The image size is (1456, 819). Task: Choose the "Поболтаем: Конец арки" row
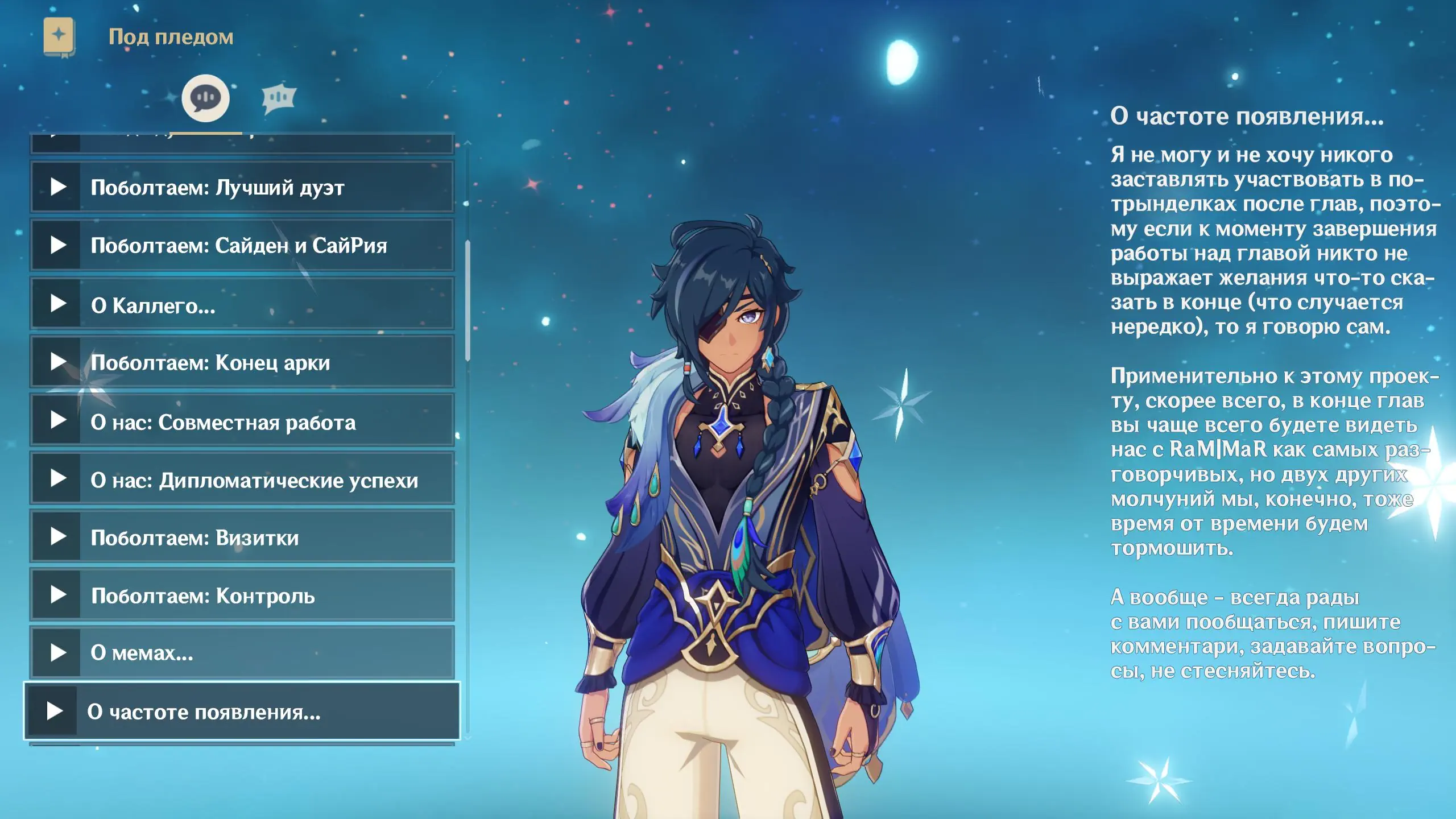point(242,362)
